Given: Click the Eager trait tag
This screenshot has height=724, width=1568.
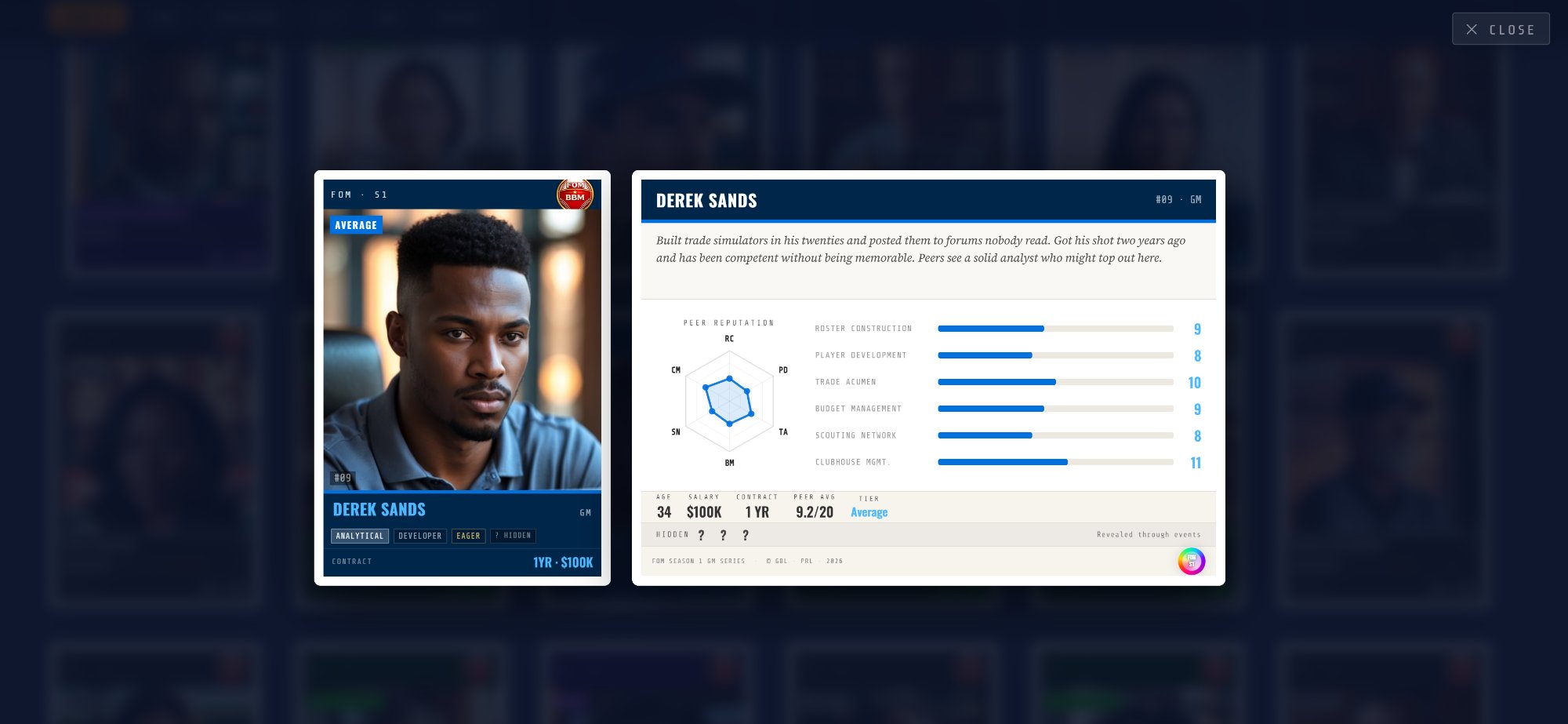Looking at the screenshot, I should (x=468, y=536).
